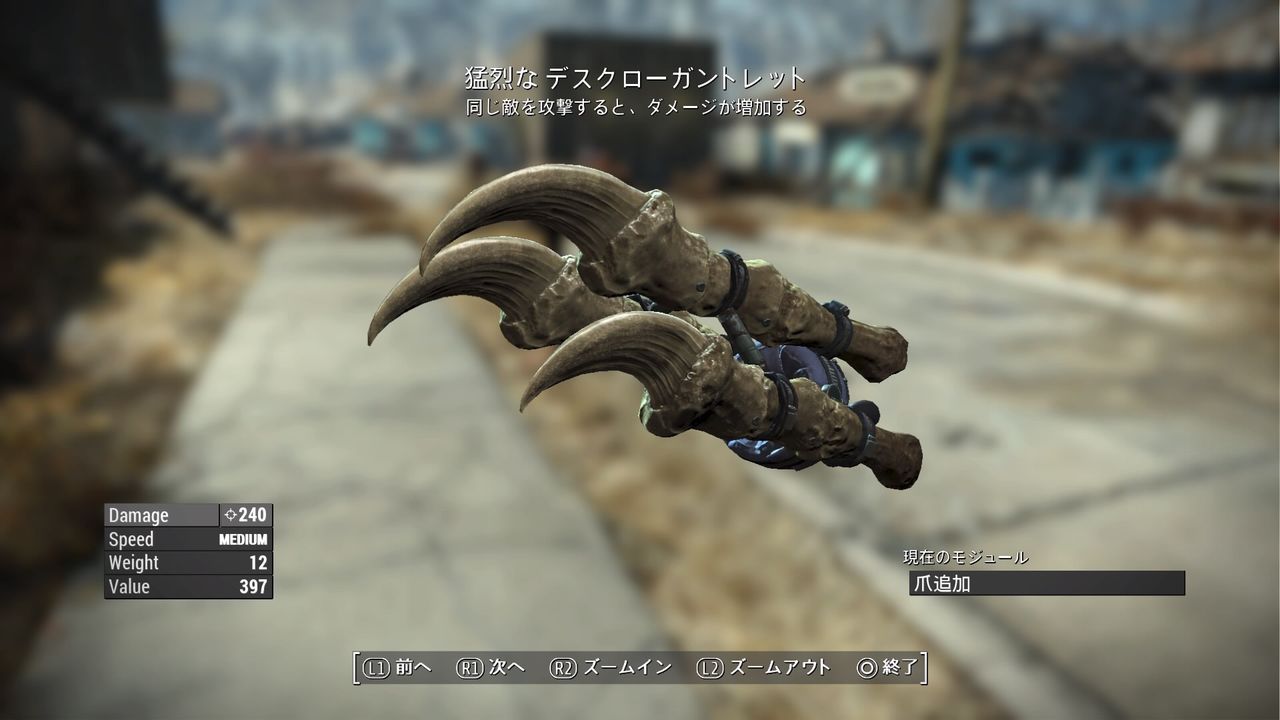1280x720 pixels.
Task: Click the Damage value 240 display
Action: click(250, 514)
